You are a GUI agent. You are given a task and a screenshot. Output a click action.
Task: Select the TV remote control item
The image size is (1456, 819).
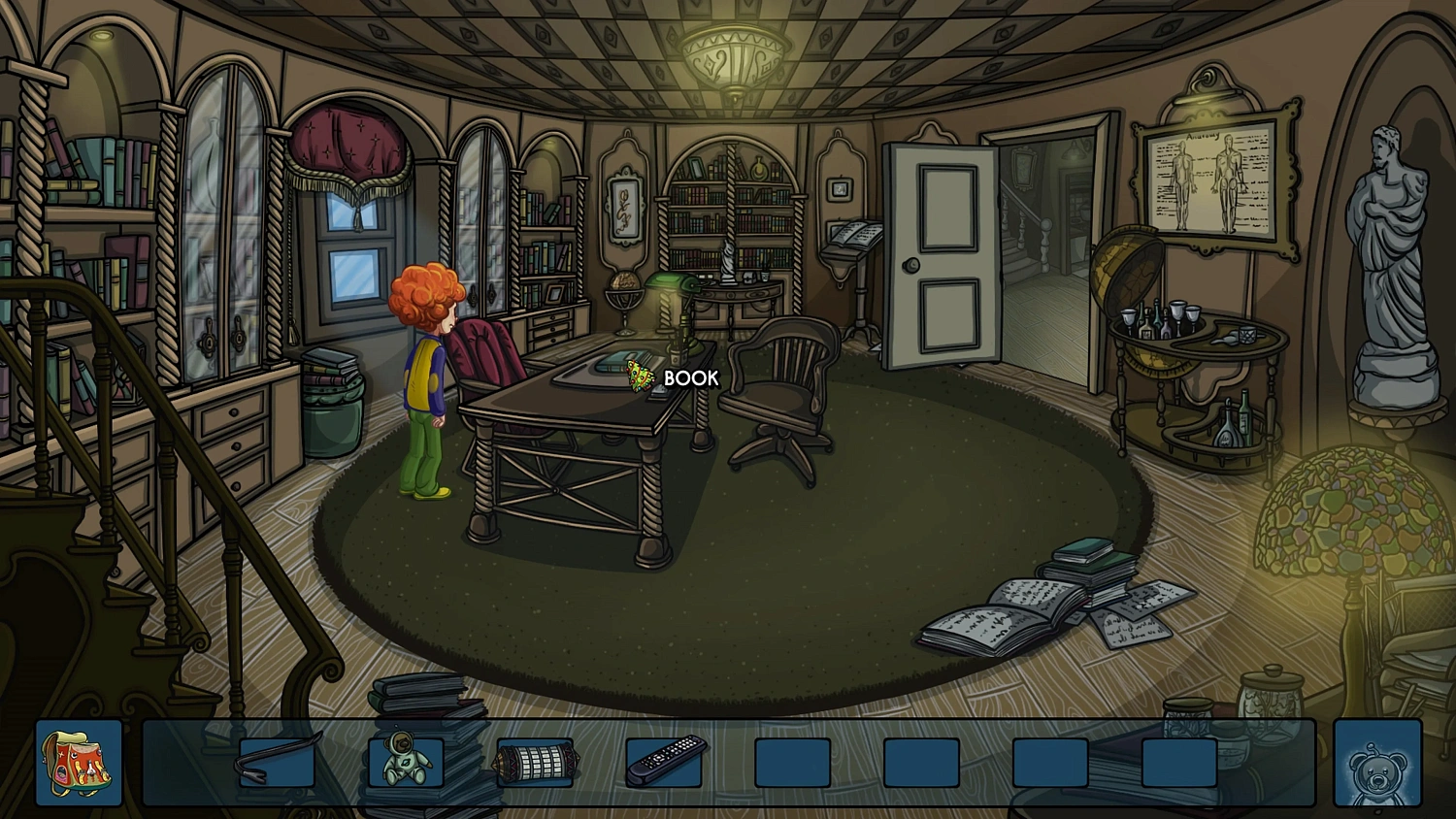[x=665, y=761]
